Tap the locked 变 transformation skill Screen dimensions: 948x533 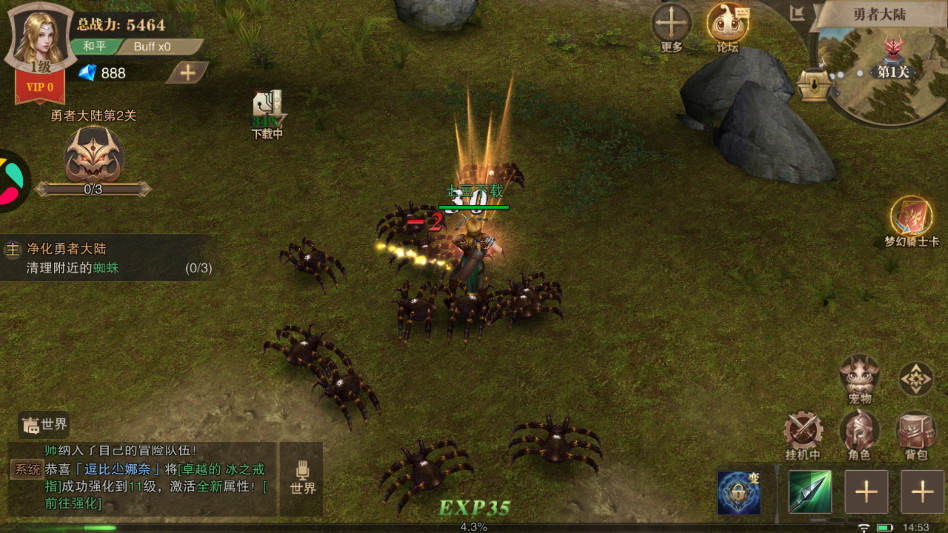point(738,492)
